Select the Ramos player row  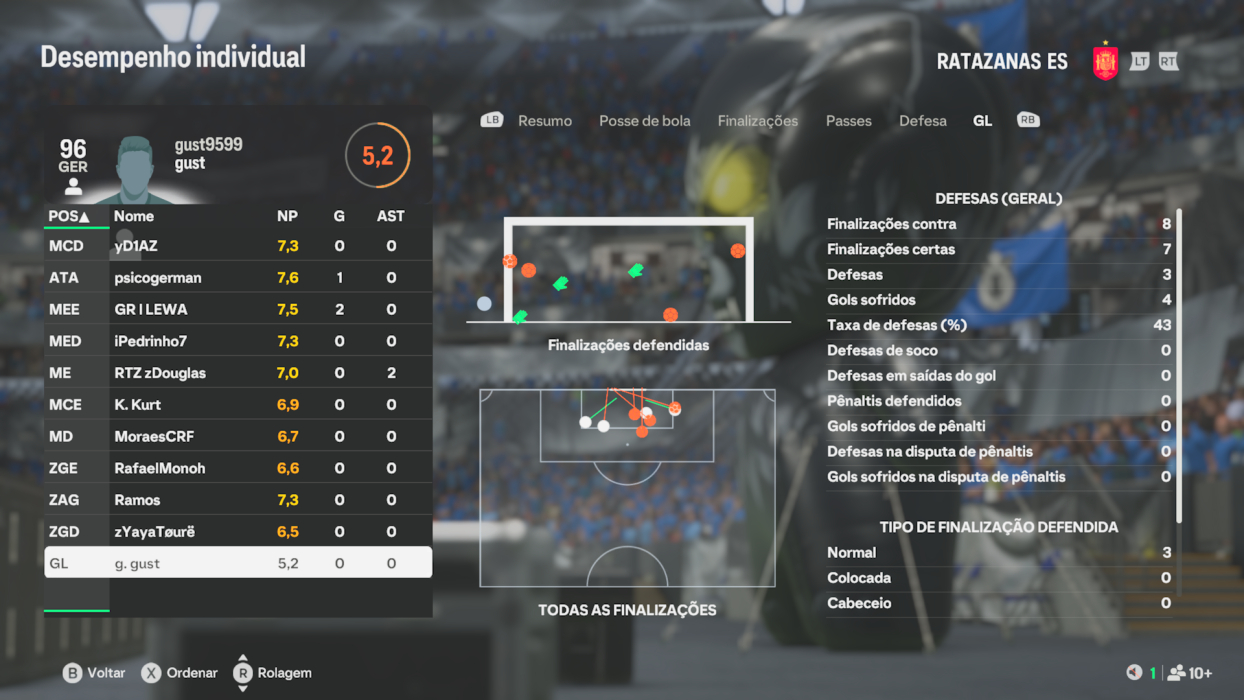[238, 500]
